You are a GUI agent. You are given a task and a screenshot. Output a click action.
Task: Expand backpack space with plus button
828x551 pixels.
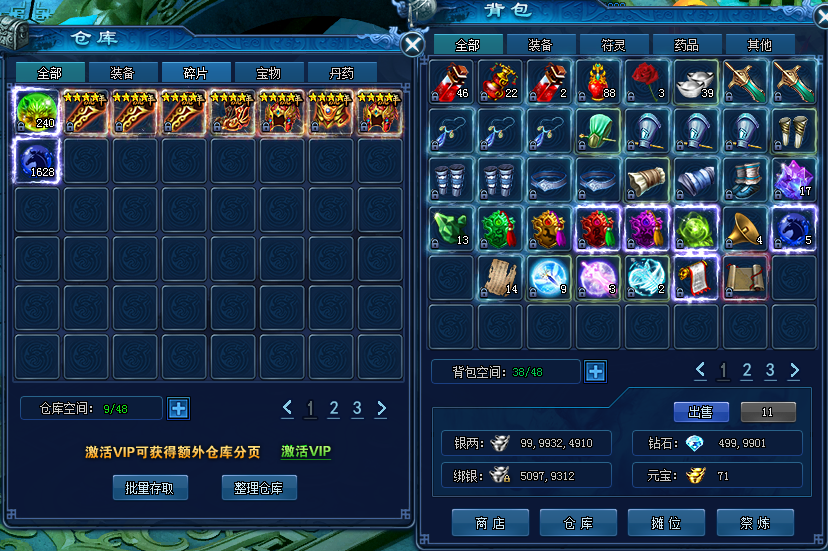point(595,372)
